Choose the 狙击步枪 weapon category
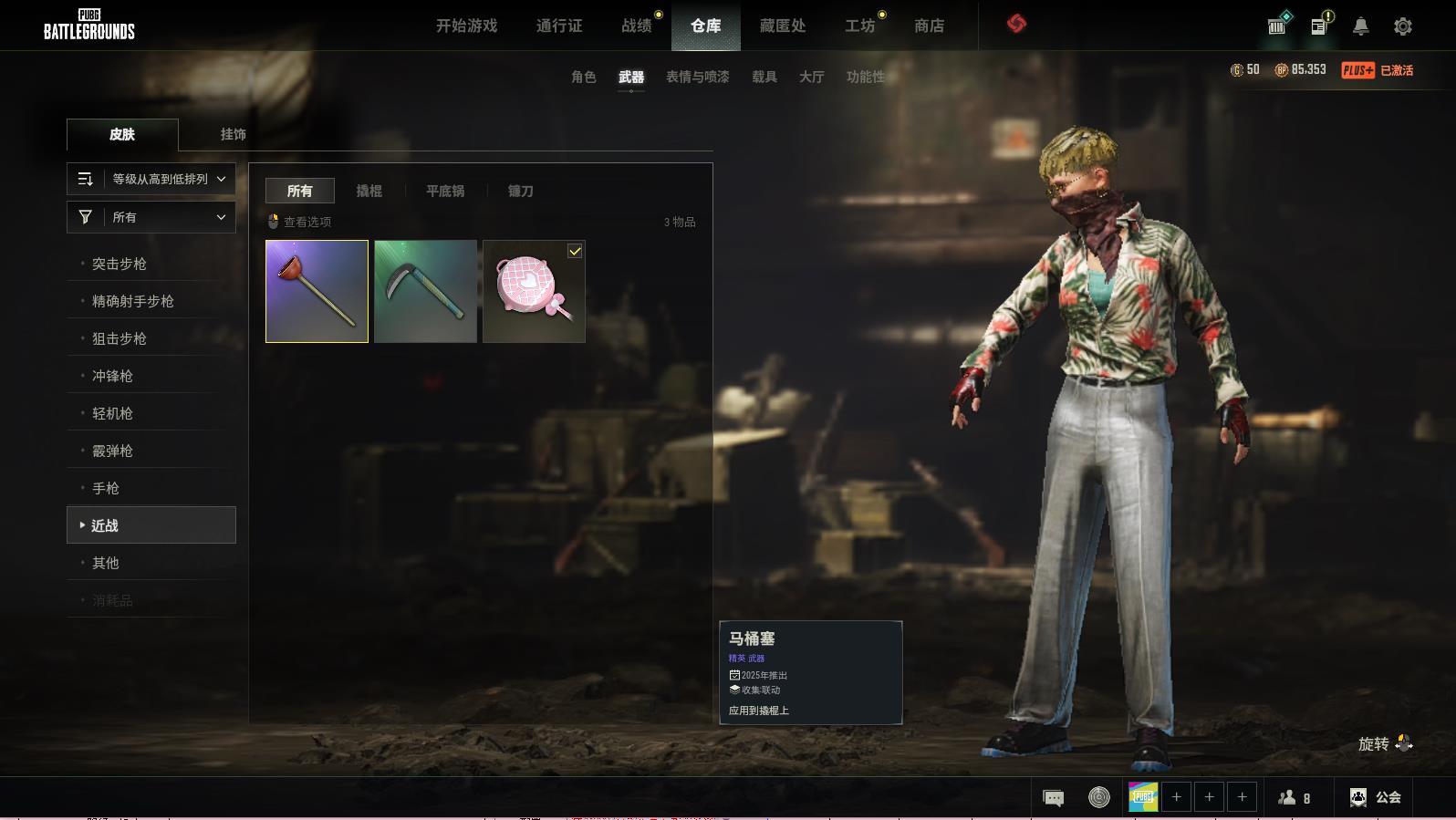The width and height of the screenshot is (1456, 820). 120,338
